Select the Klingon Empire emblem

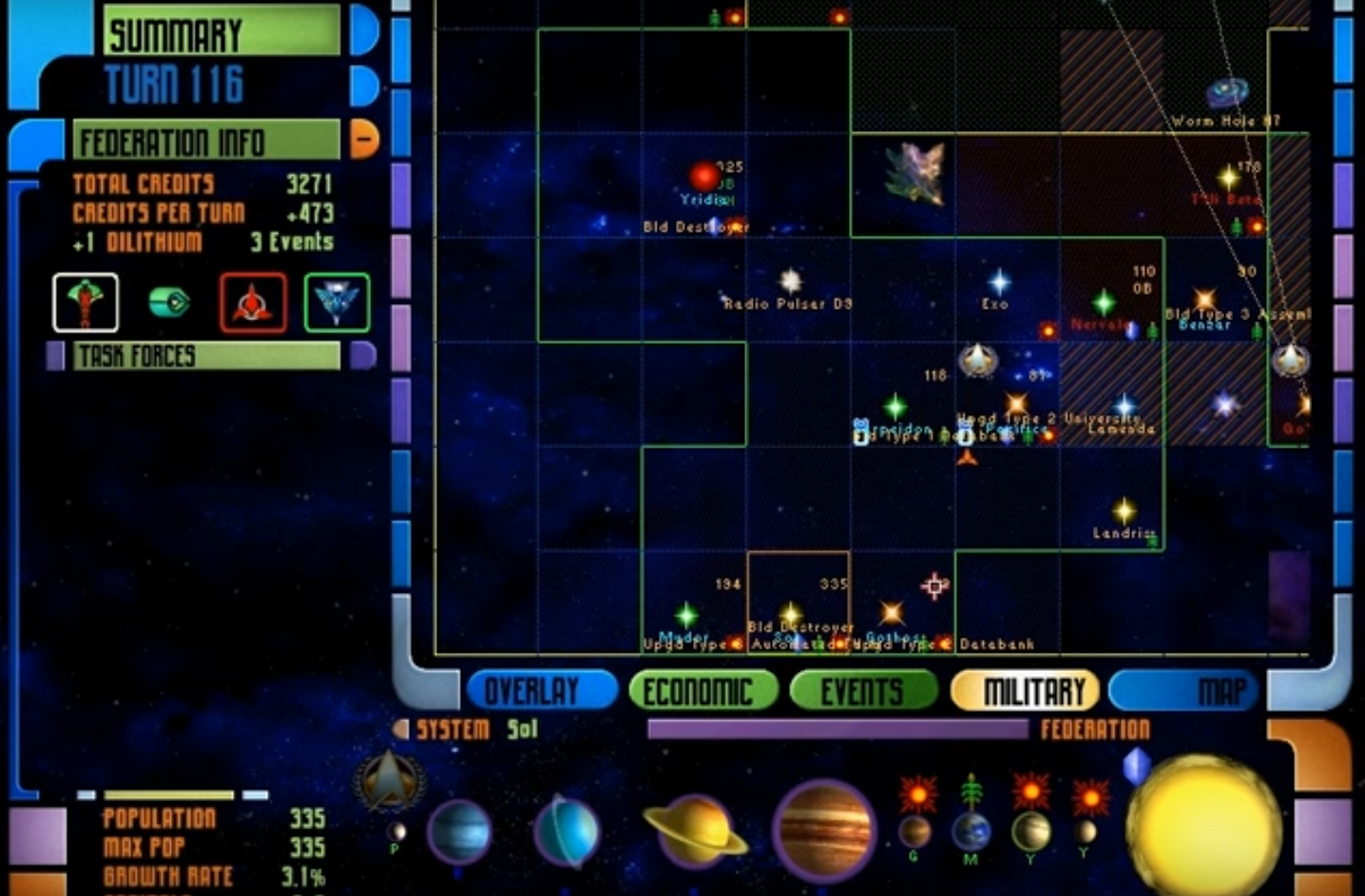(253, 302)
